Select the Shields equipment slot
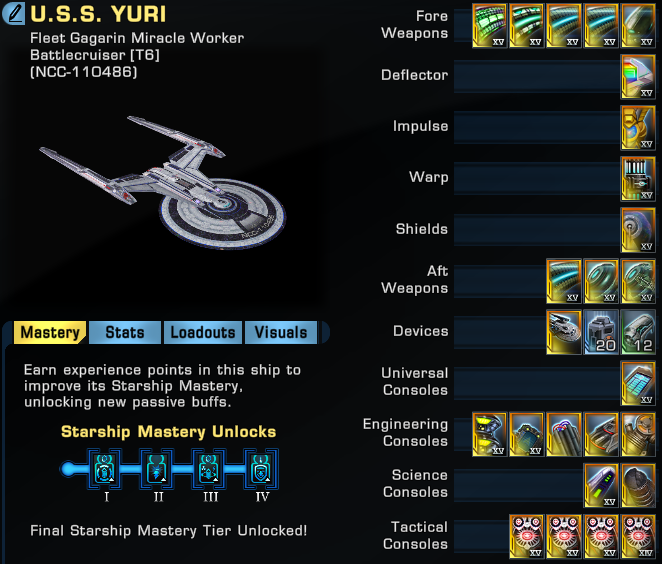Viewport: 662px width, 564px height. coord(638,229)
